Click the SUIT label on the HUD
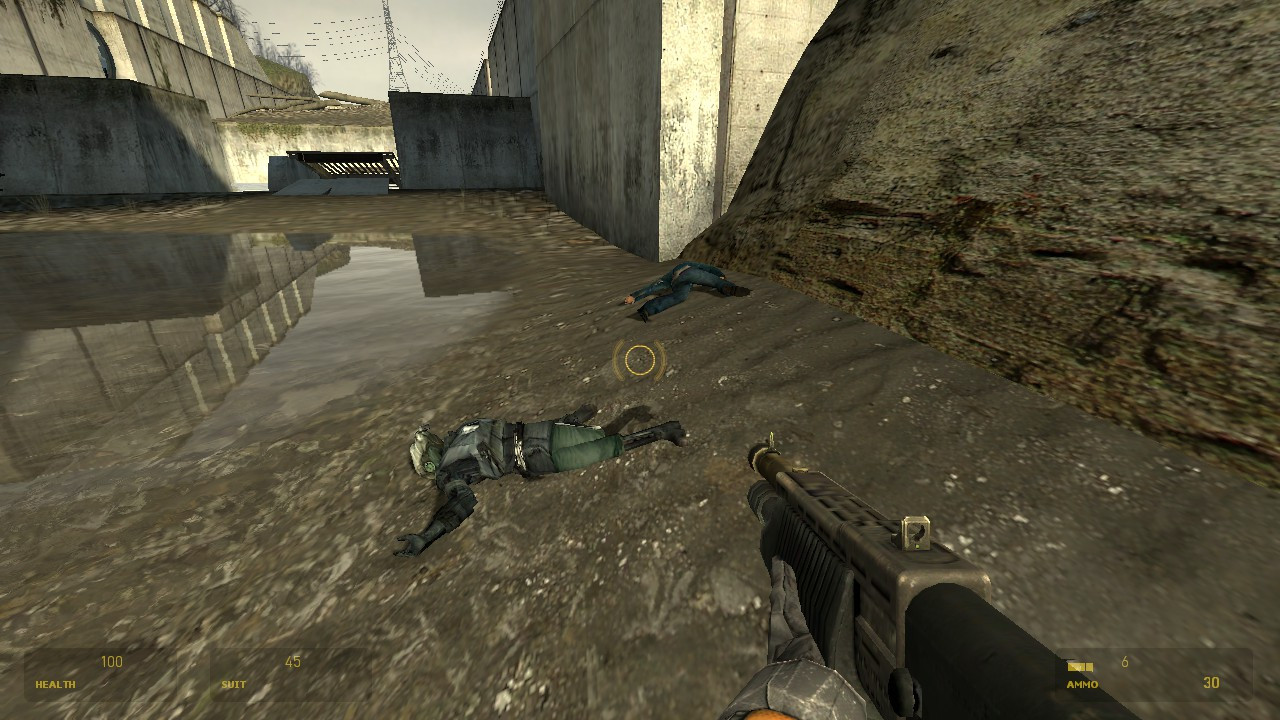Image resolution: width=1280 pixels, height=720 pixels. point(232,685)
